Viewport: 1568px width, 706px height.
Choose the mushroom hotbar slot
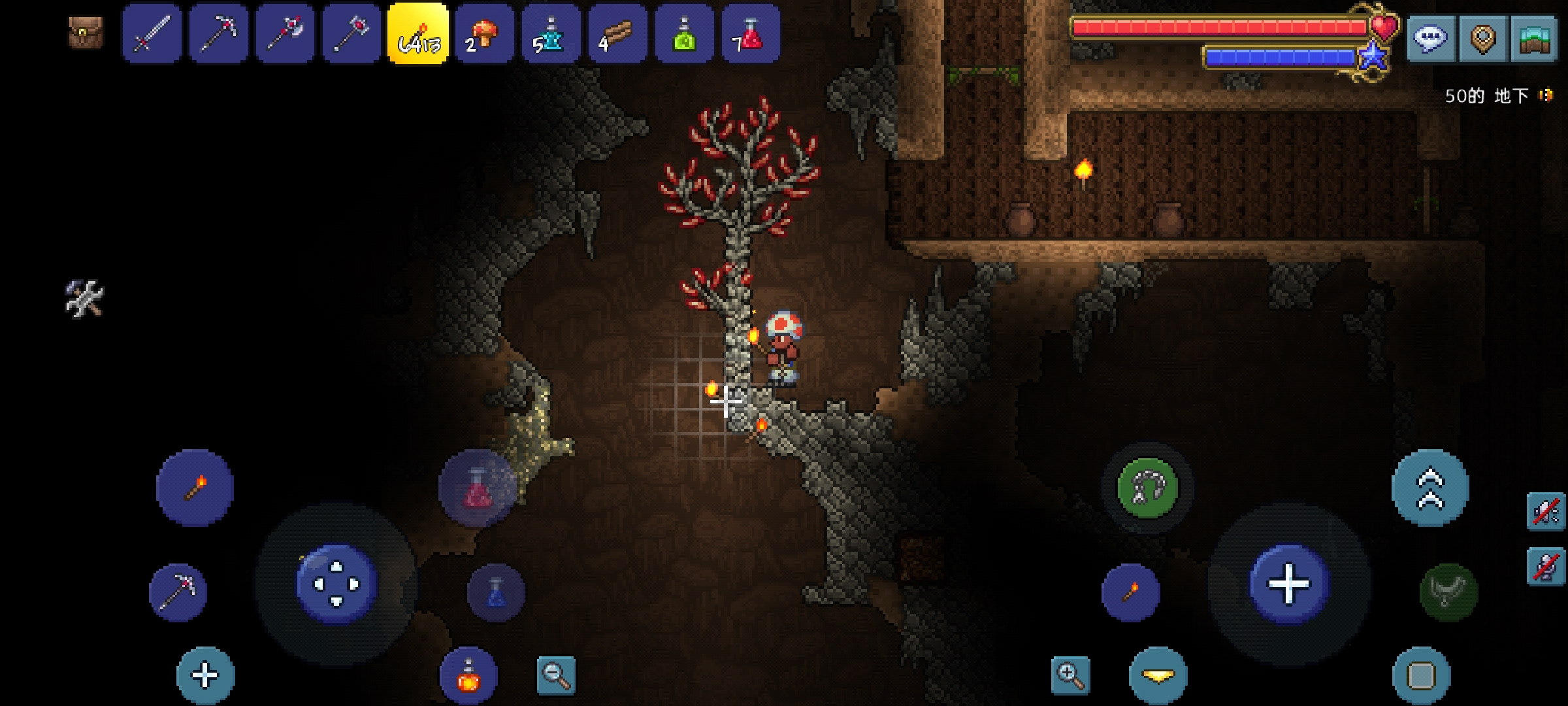tap(484, 34)
